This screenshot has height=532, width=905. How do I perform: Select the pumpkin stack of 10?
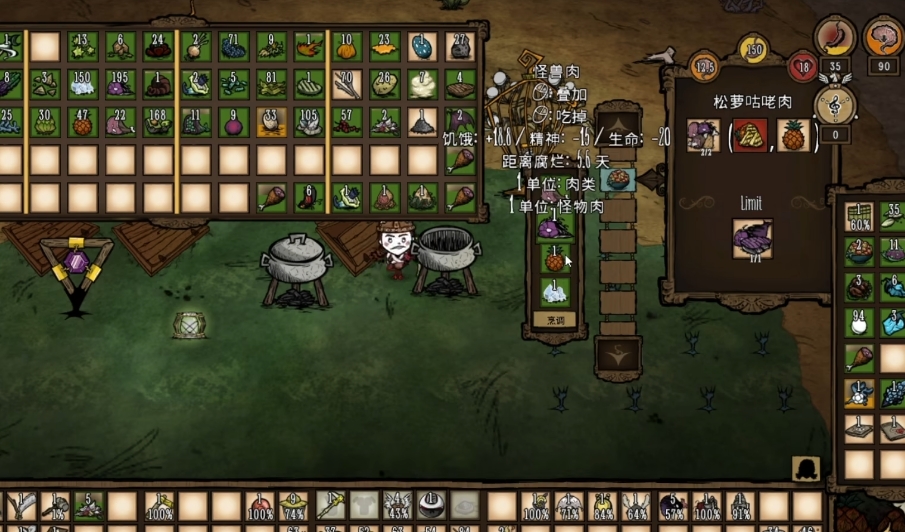point(346,47)
